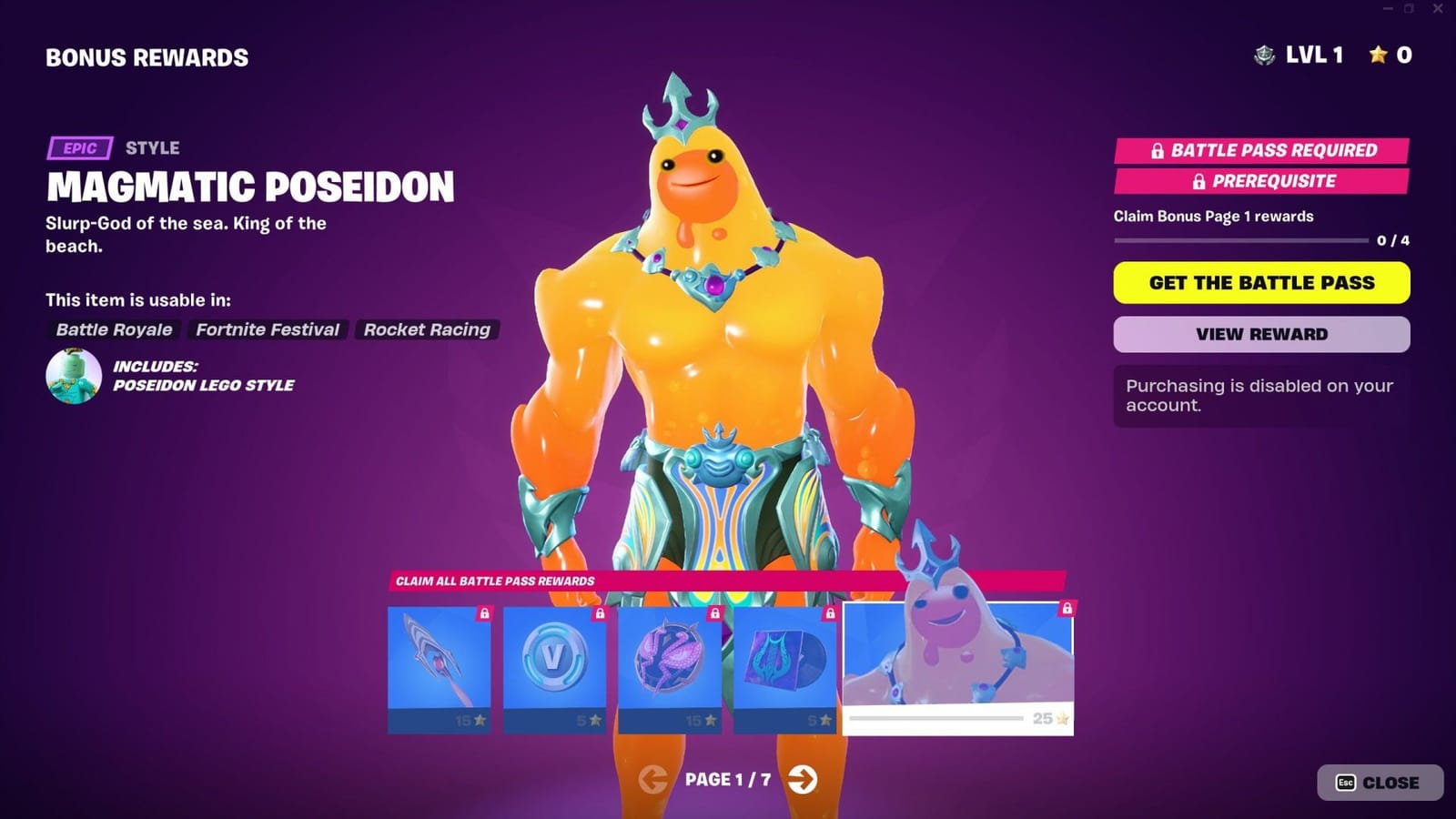Select the Rocket Racing tag
Screen dimensions: 1456x819
pyautogui.click(x=427, y=329)
